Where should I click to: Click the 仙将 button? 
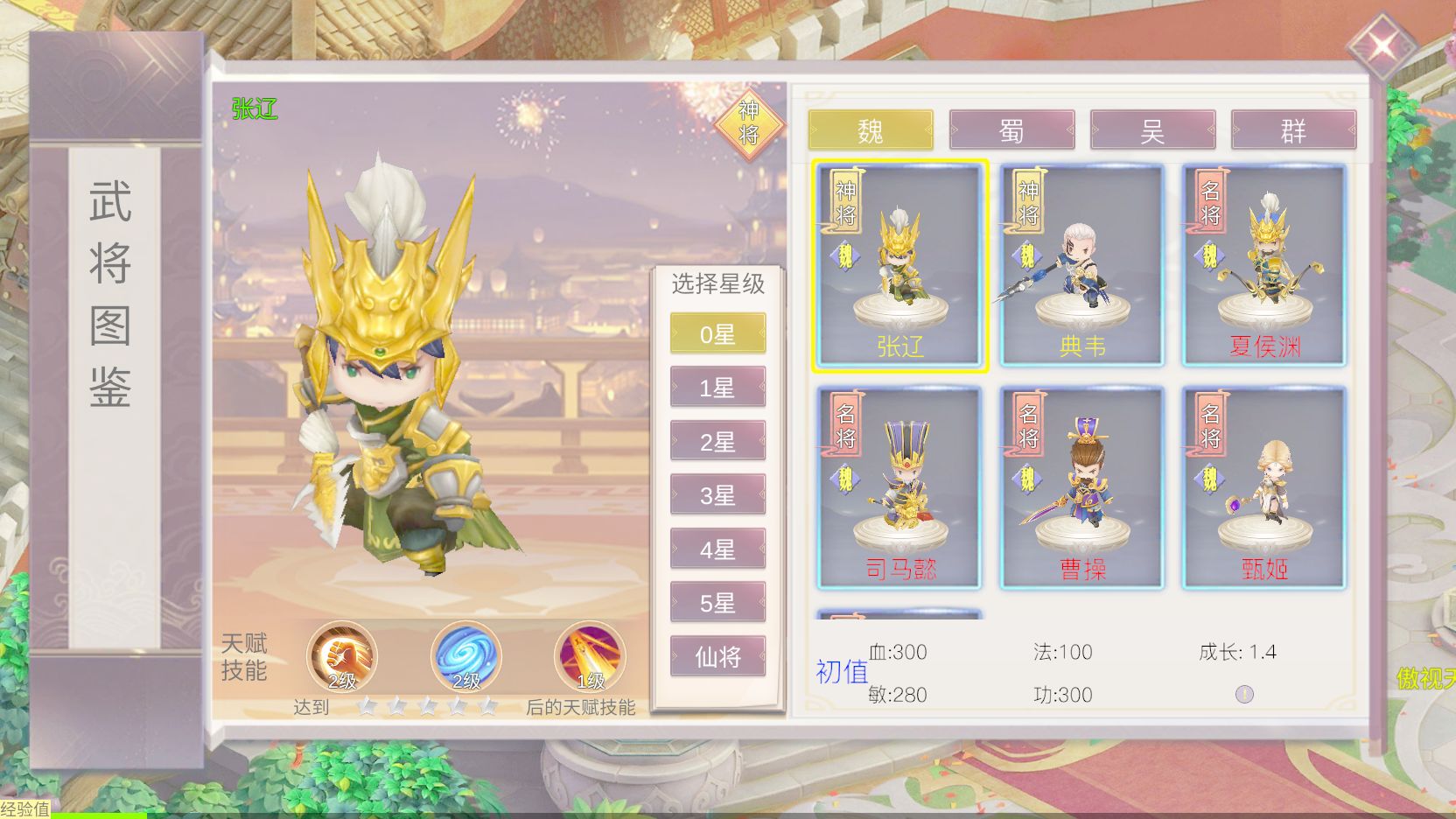pos(717,657)
